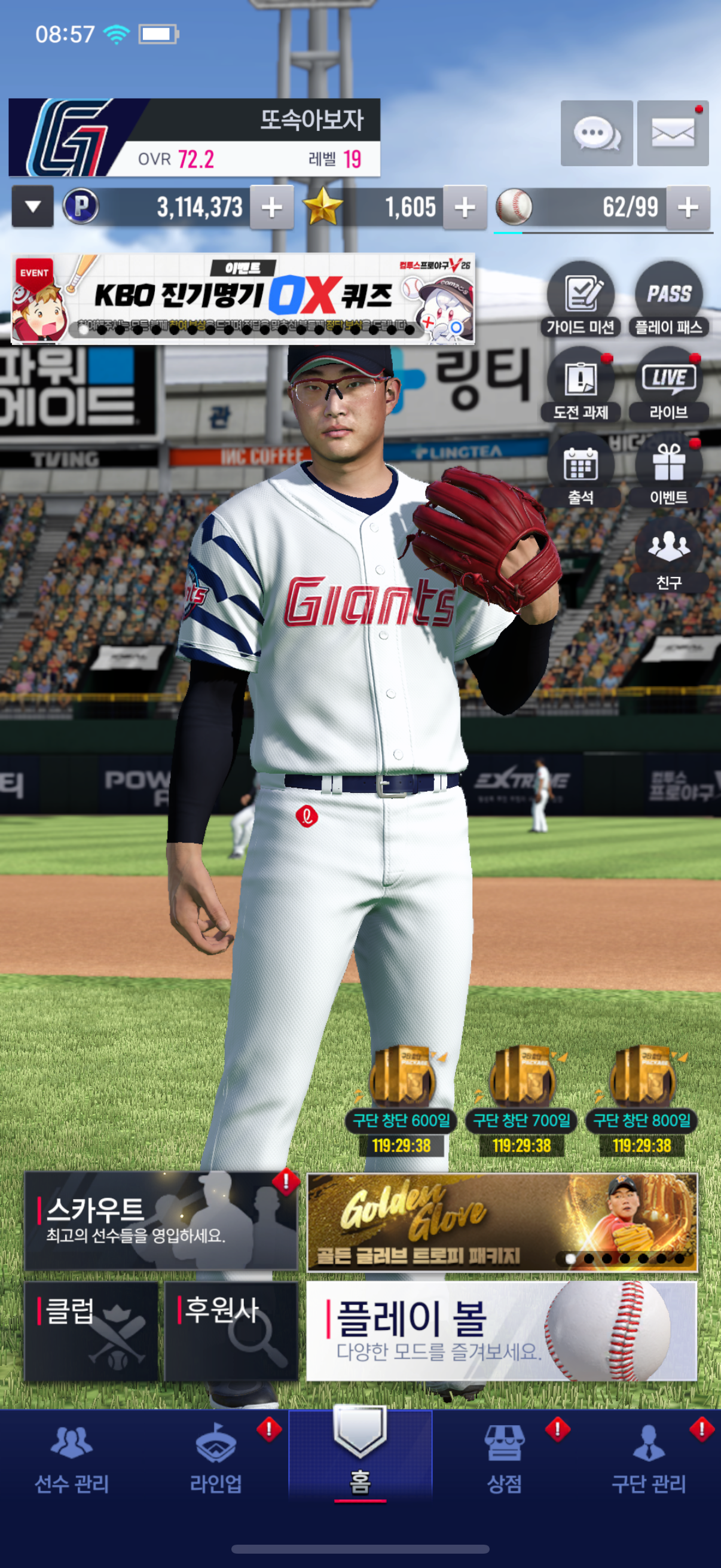Screen dimensions: 721x1568
Task: Start 플레이 볼 play ball modes
Action: pyautogui.click(x=502, y=1331)
